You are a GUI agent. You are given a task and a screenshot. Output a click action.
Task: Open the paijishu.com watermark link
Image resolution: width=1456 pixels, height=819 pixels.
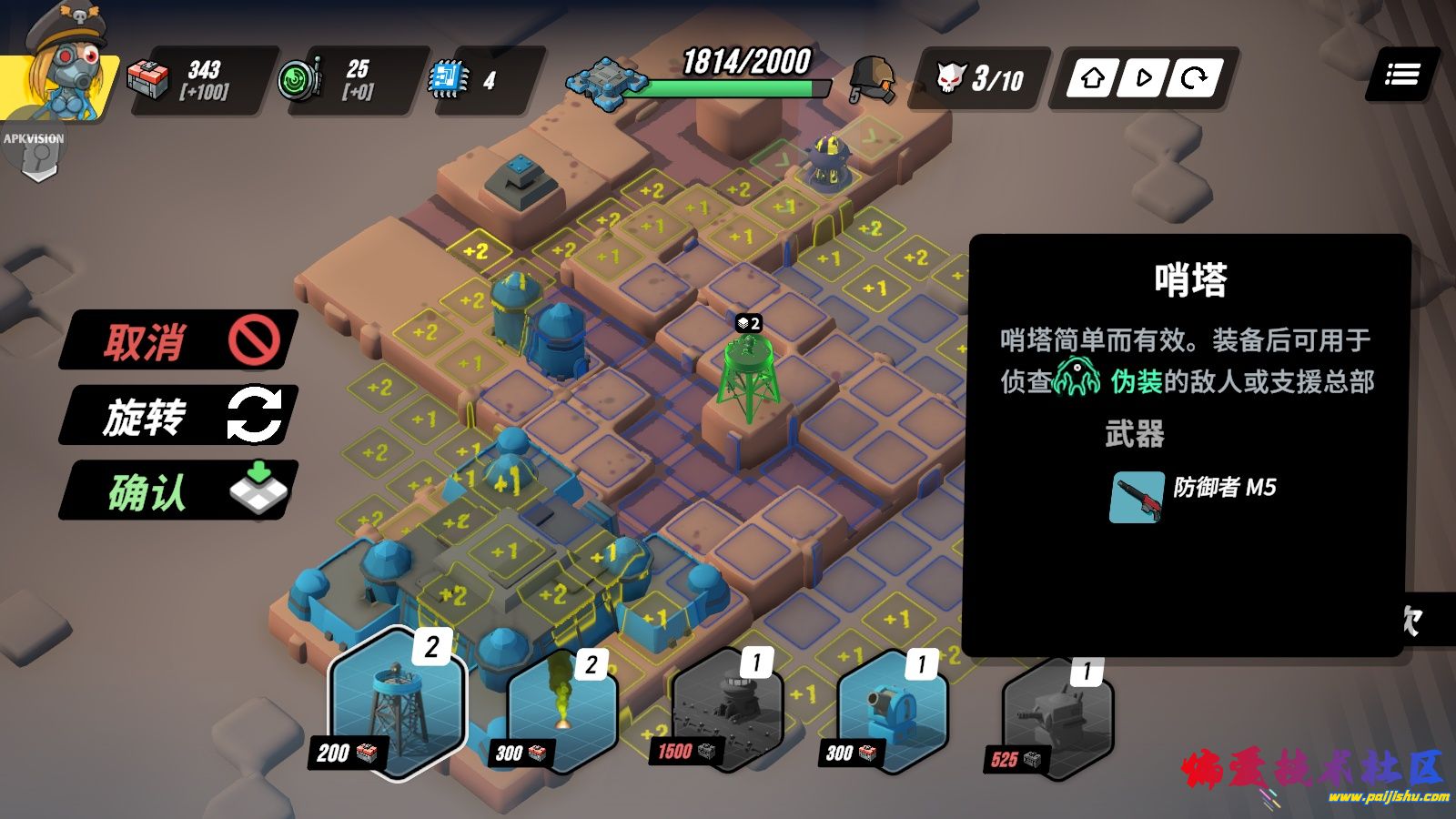pyautogui.click(x=1388, y=797)
